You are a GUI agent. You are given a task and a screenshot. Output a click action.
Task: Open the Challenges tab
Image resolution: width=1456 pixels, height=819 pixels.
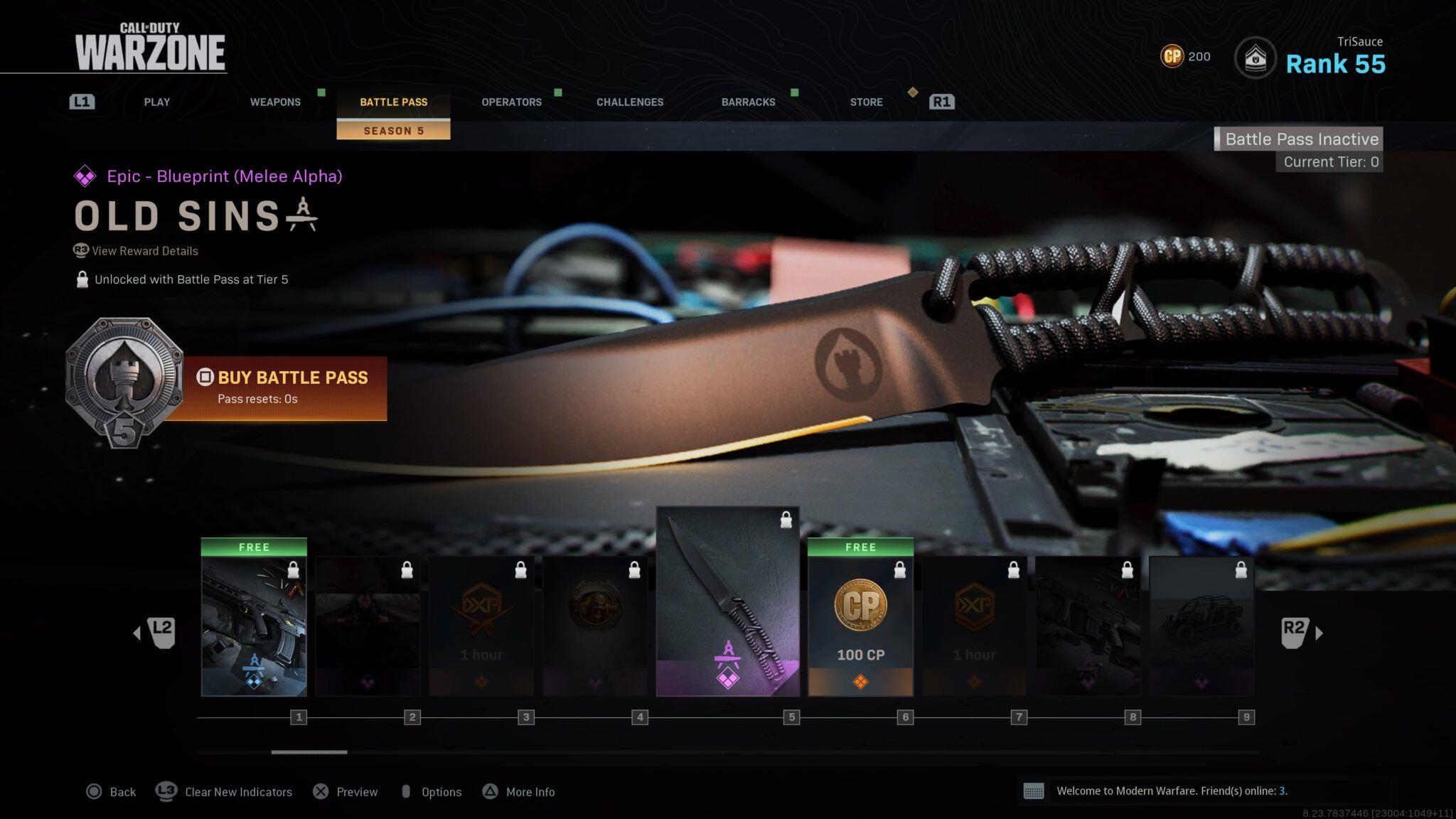630,102
